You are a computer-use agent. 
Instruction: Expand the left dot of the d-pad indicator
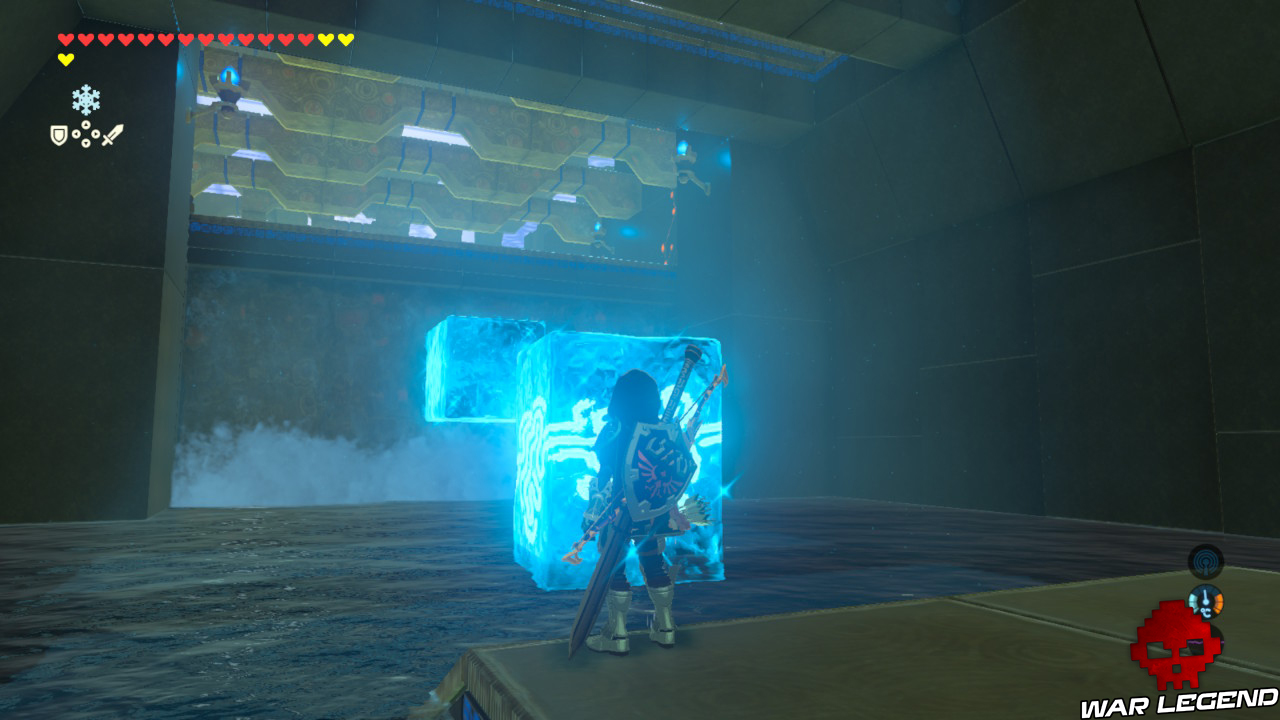(77, 134)
